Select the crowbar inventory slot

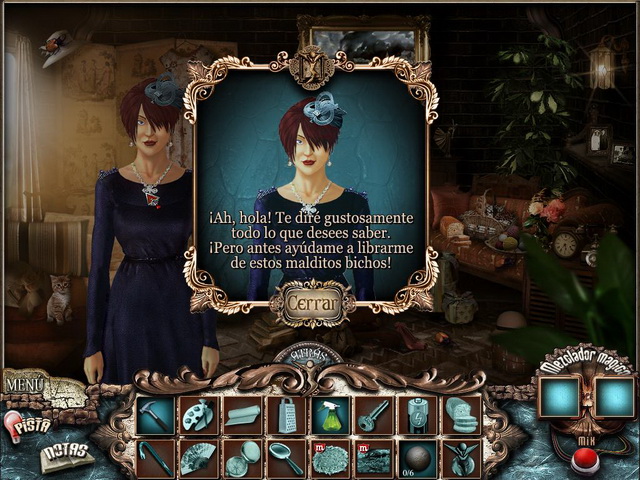click(154, 459)
